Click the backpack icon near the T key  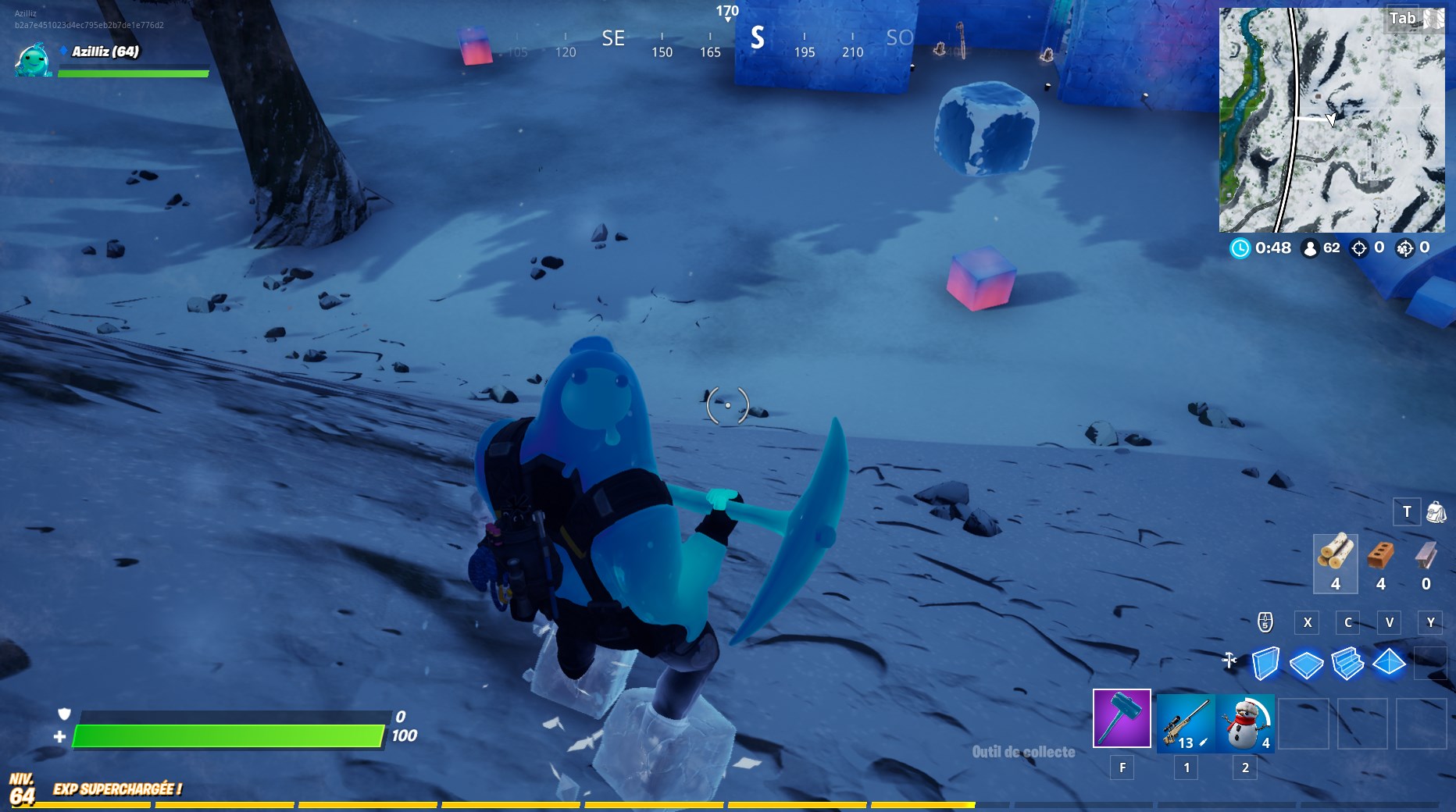(x=1435, y=512)
